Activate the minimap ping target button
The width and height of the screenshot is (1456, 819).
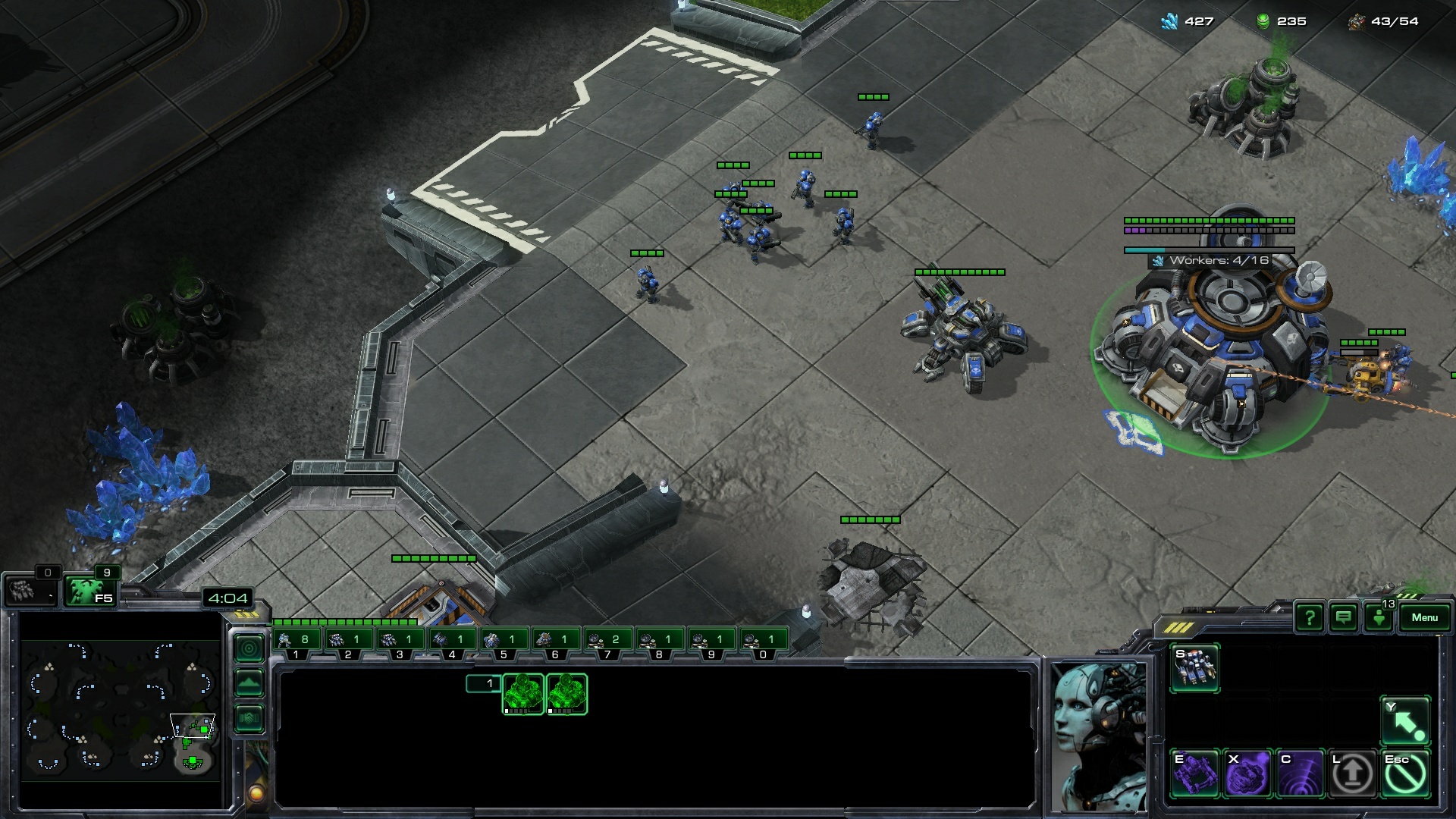click(249, 648)
